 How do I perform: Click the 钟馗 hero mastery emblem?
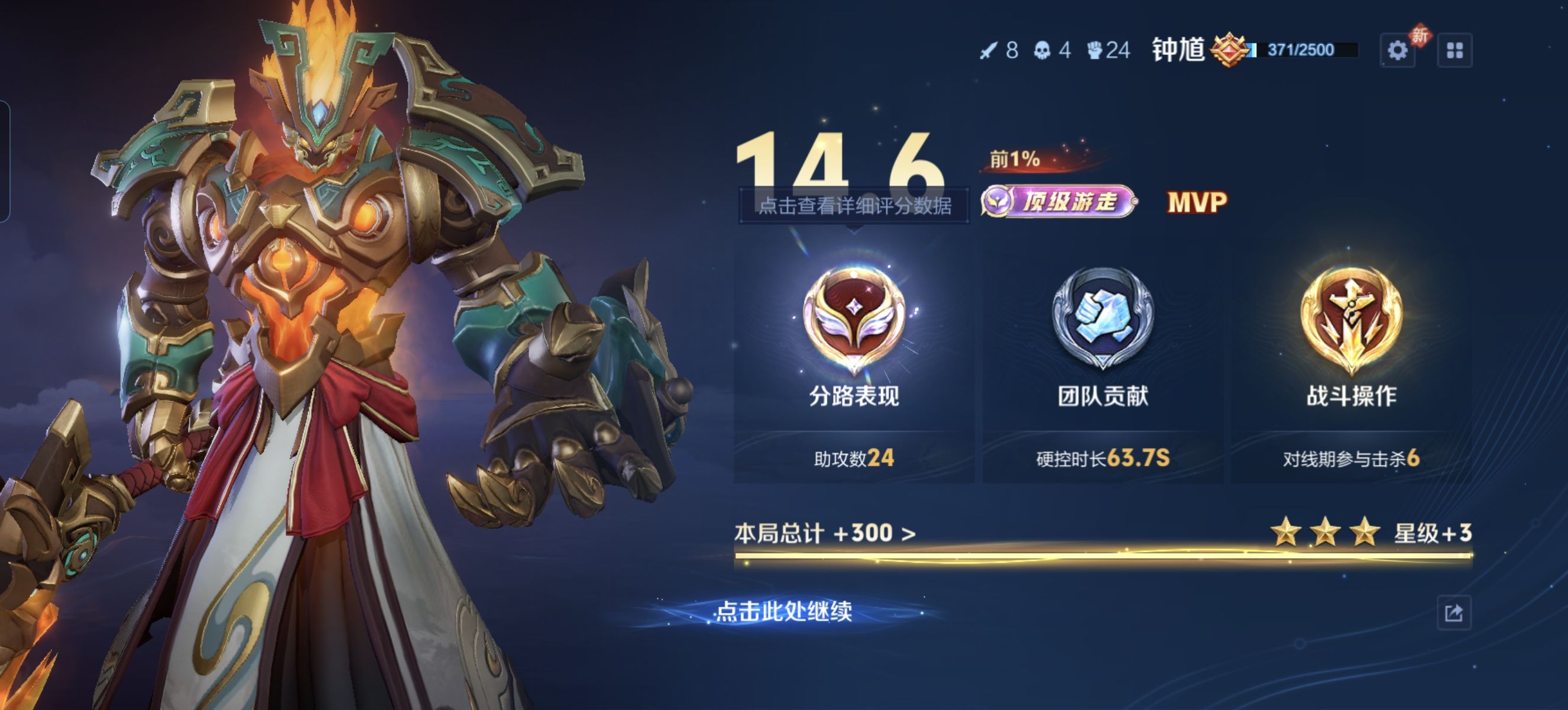click(x=1230, y=50)
